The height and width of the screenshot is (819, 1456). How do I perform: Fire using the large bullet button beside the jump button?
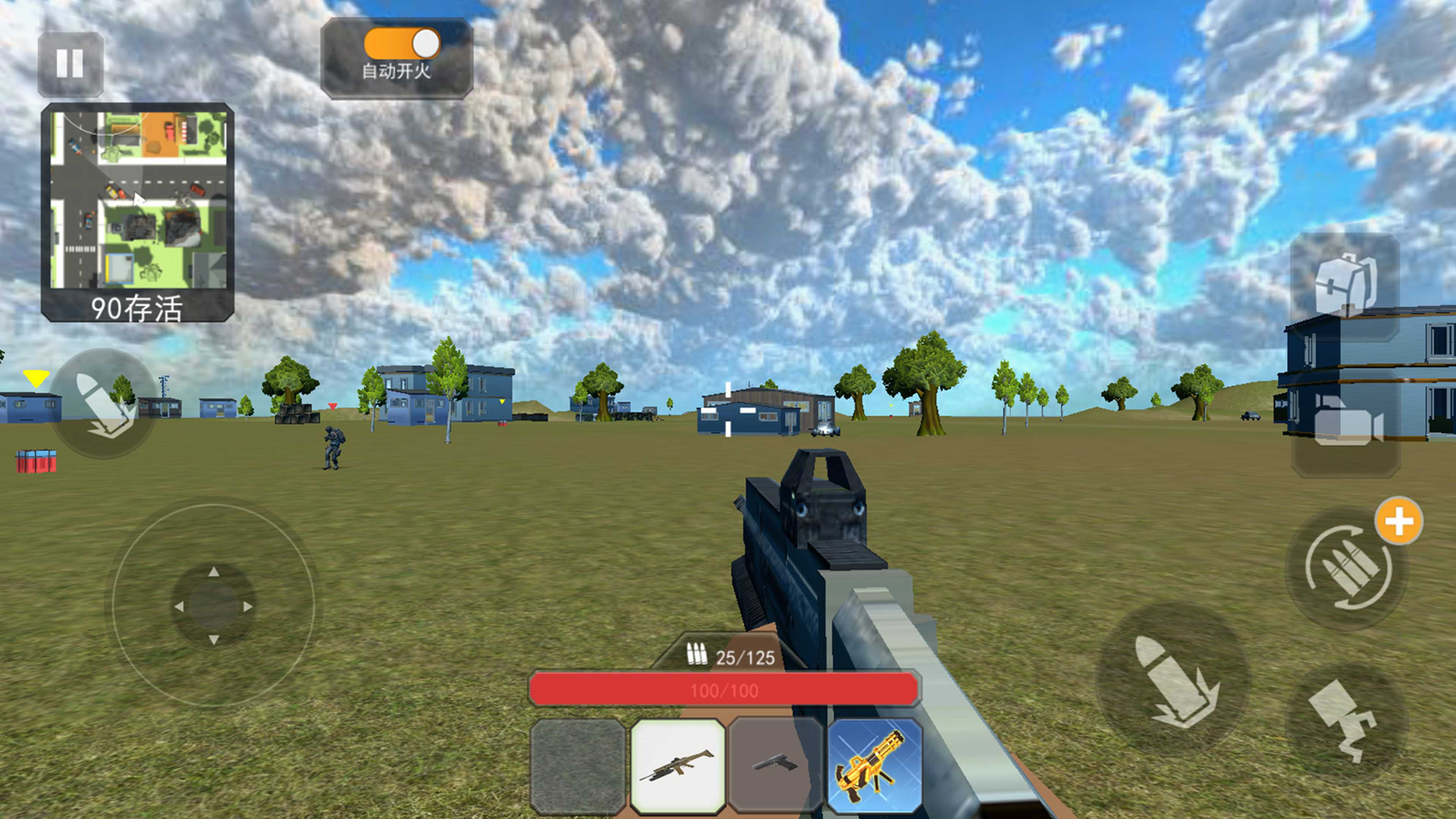pyautogui.click(x=1172, y=680)
